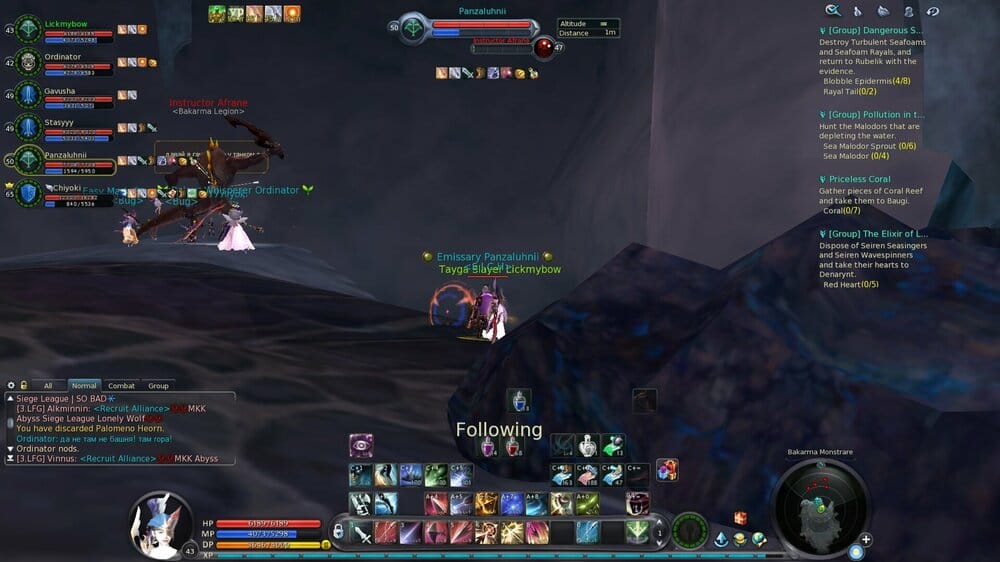Open the Dangerous S... group quest entry
The width and height of the screenshot is (1000, 562).
click(866, 30)
